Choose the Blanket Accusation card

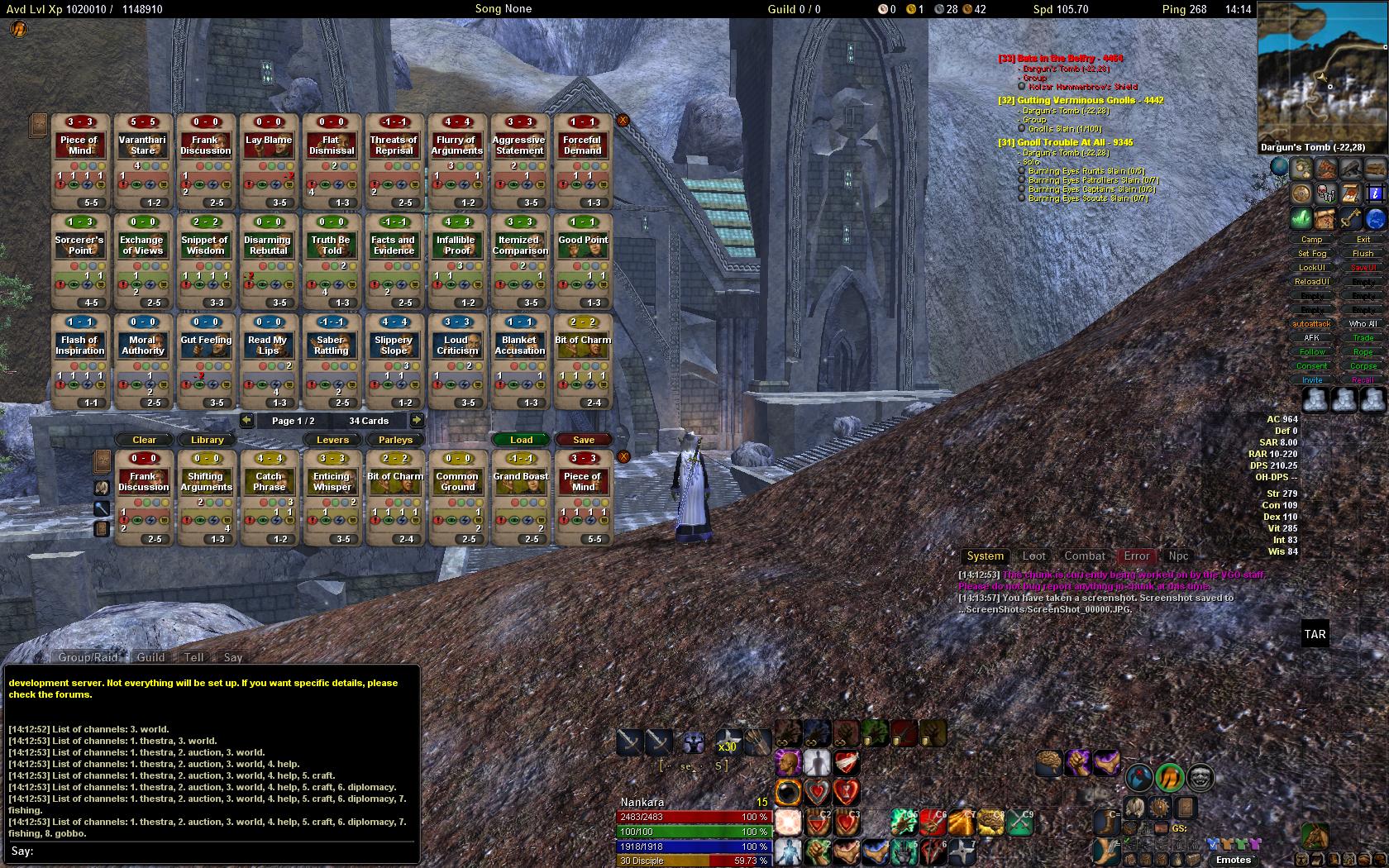(x=519, y=361)
